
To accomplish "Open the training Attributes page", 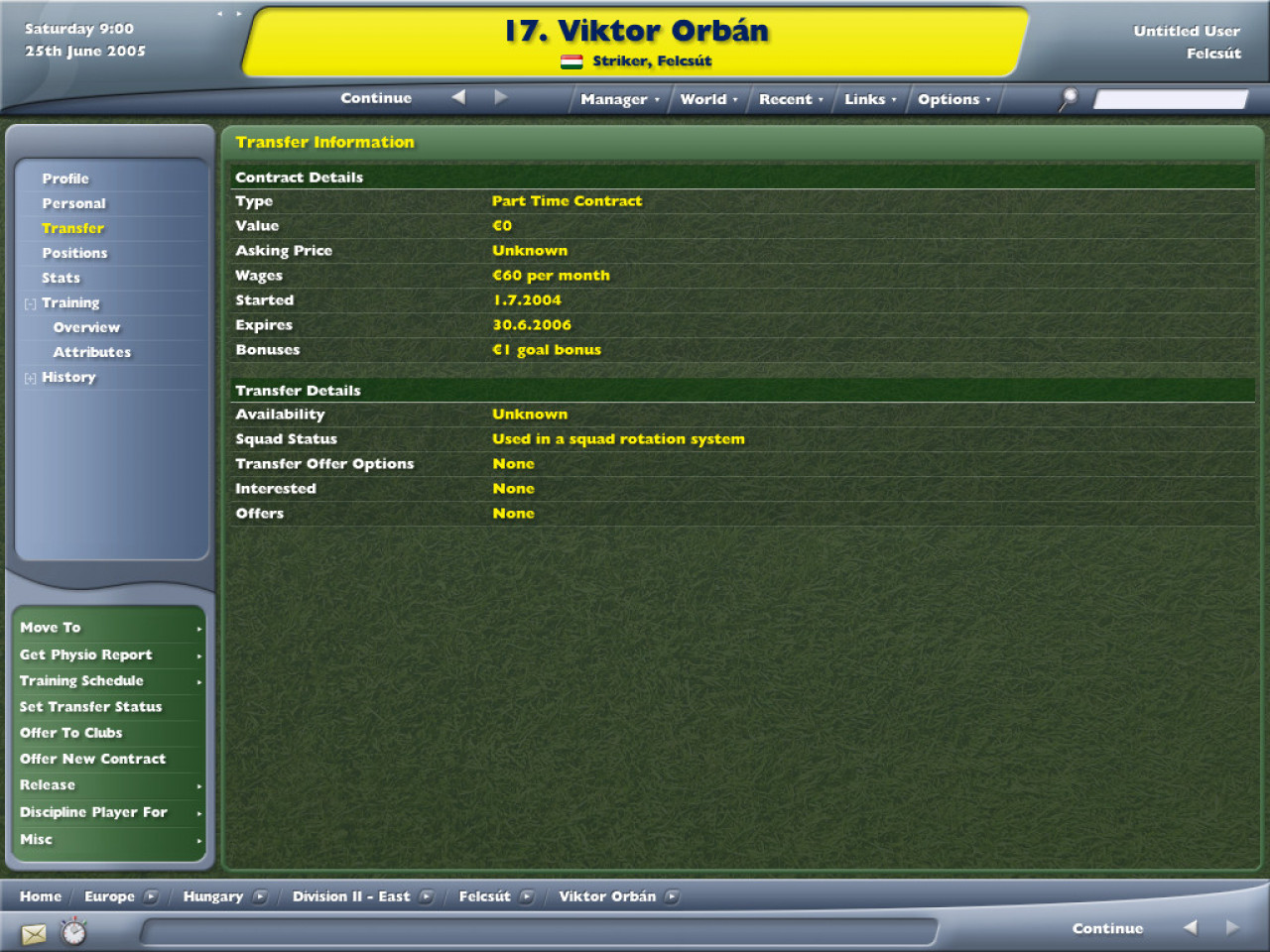I will pyautogui.click(x=91, y=352).
